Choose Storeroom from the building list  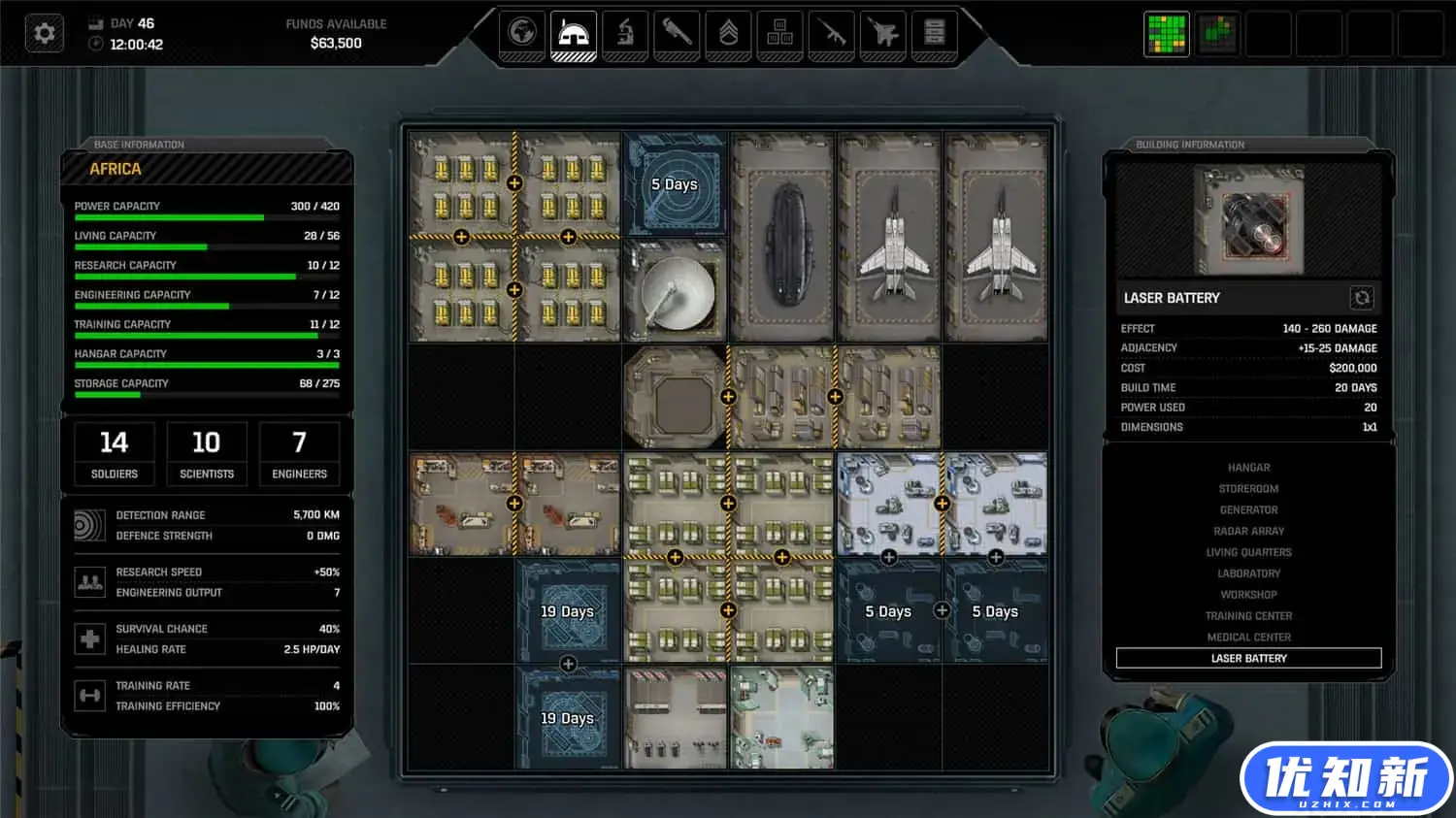click(1248, 489)
